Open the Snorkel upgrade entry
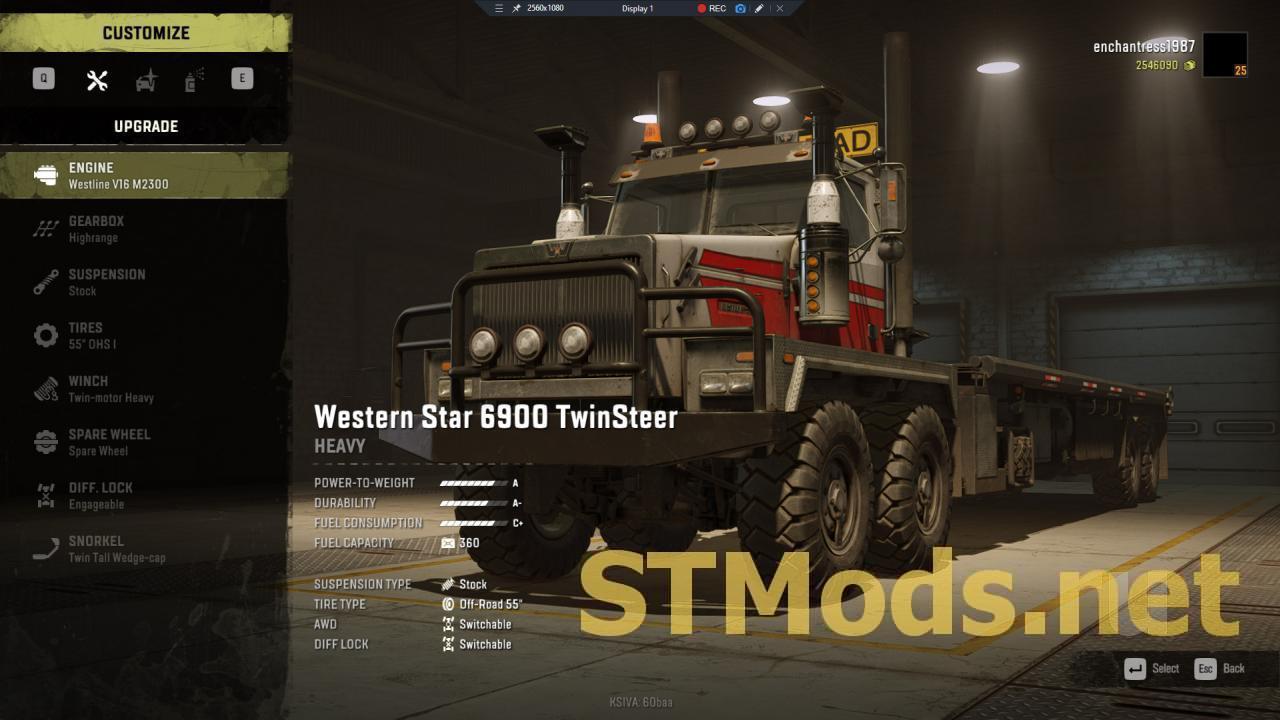This screenshot has width=1280, height=720. [145, 549]
